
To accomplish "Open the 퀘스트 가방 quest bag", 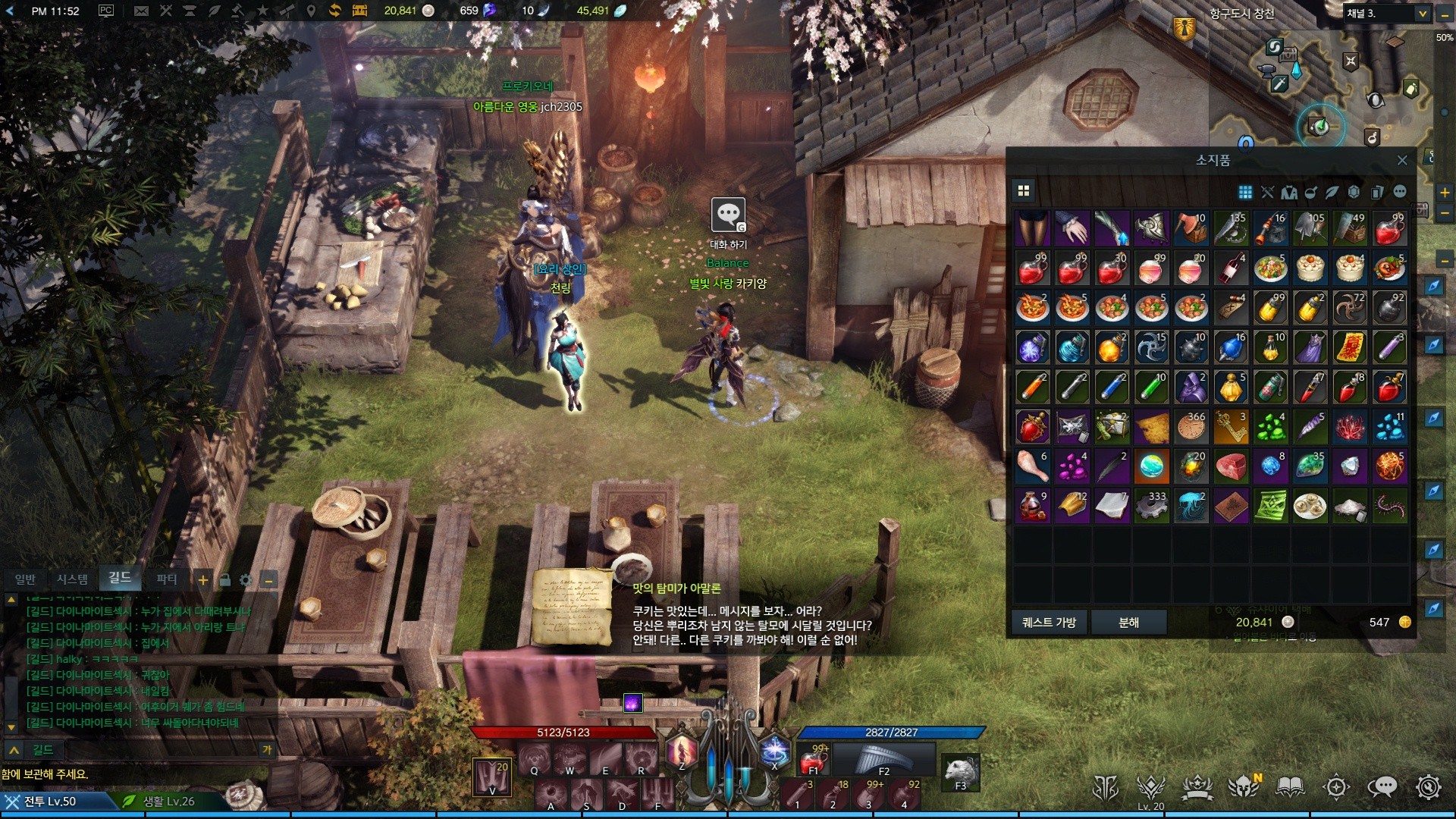I will click(1049, 622).
